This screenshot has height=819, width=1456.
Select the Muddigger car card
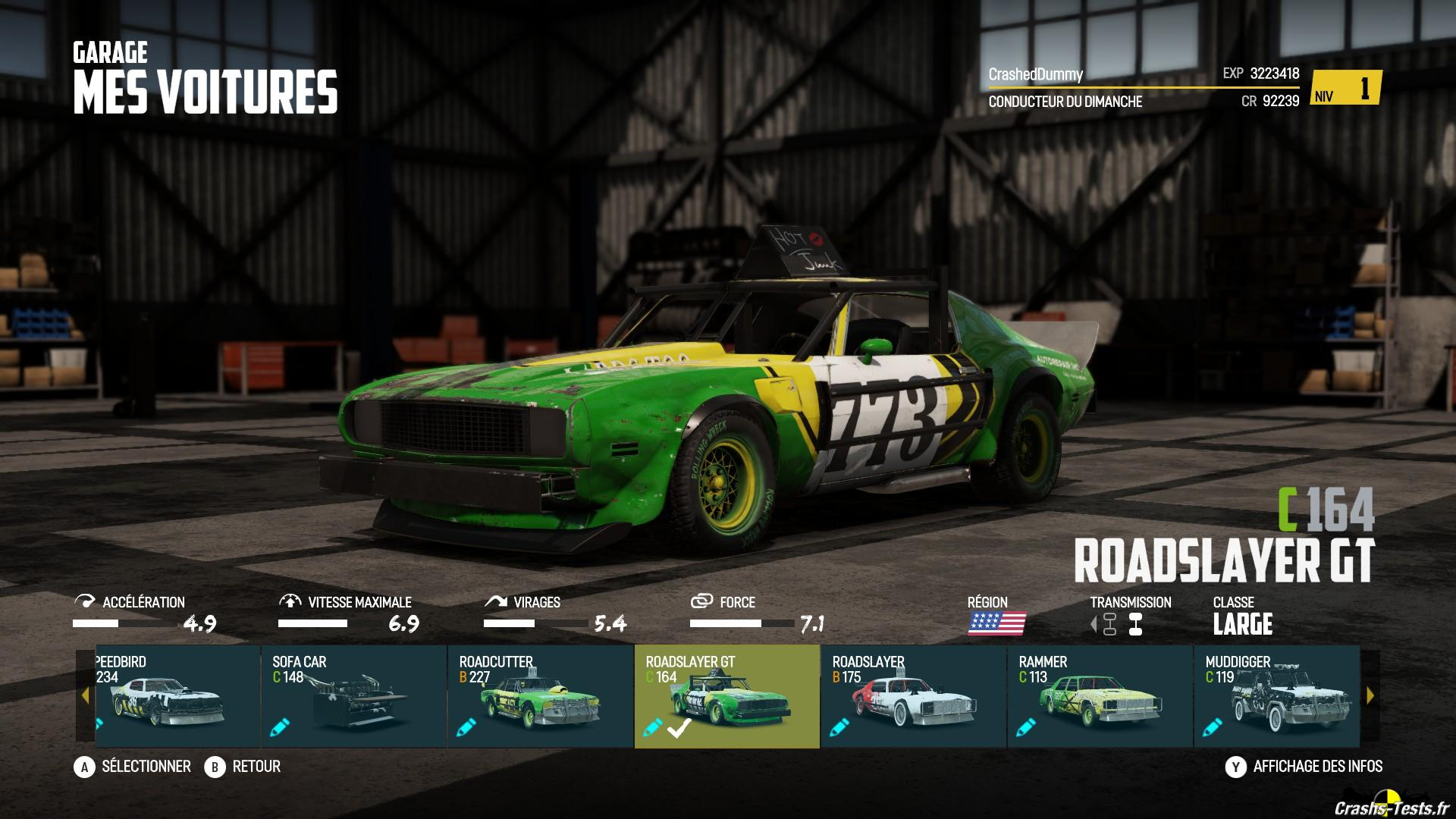click(x=1277, y=696)
